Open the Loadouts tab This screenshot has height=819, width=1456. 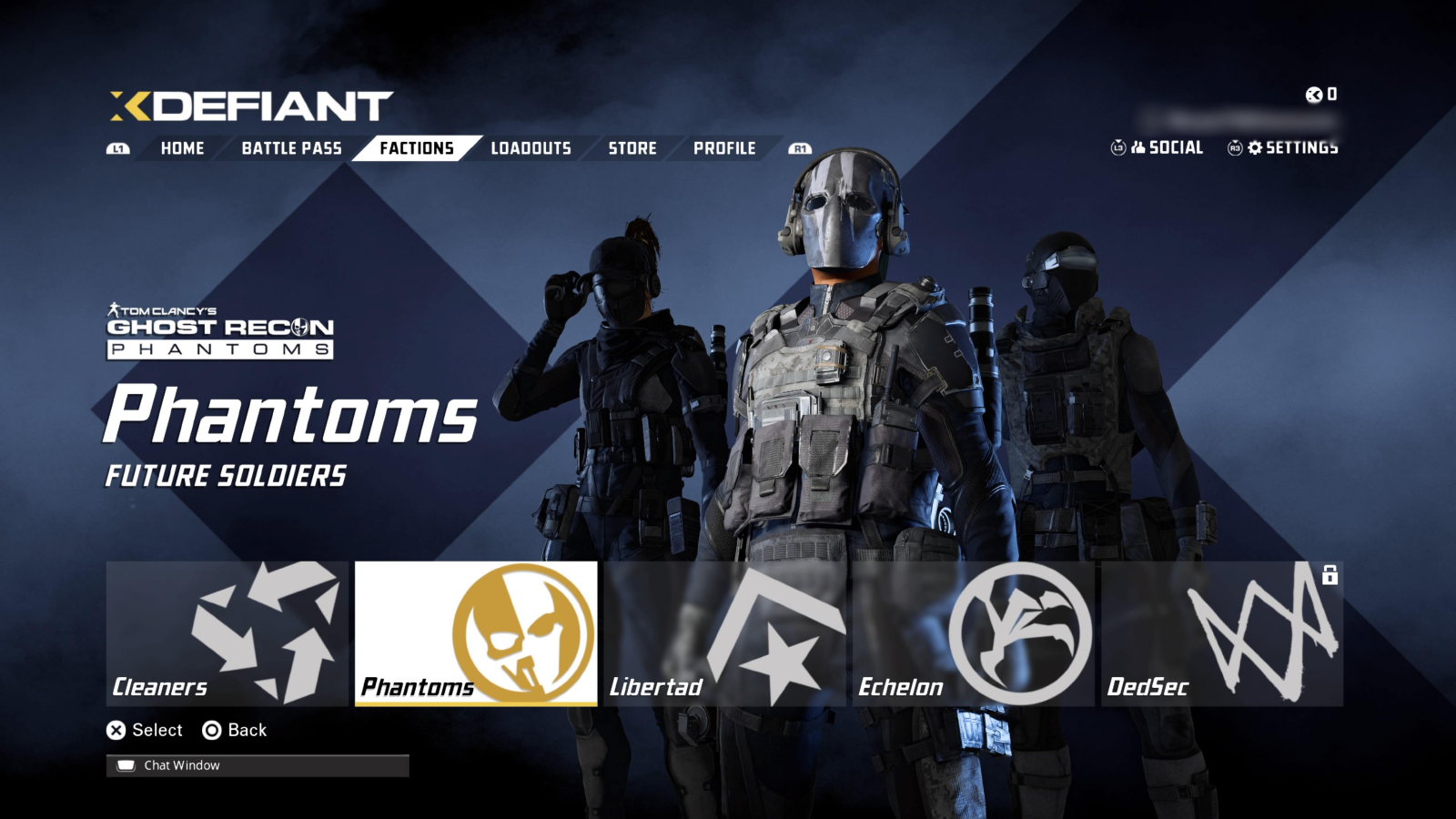click(x=530, y=147)
